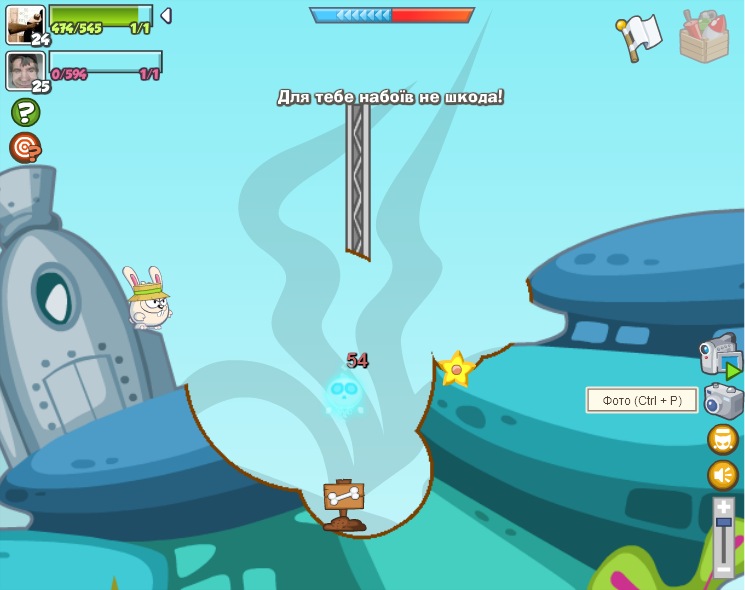Click the white surrender flag
The width and height of the screenshot is (745, 590).
click(x=638, y=36)
